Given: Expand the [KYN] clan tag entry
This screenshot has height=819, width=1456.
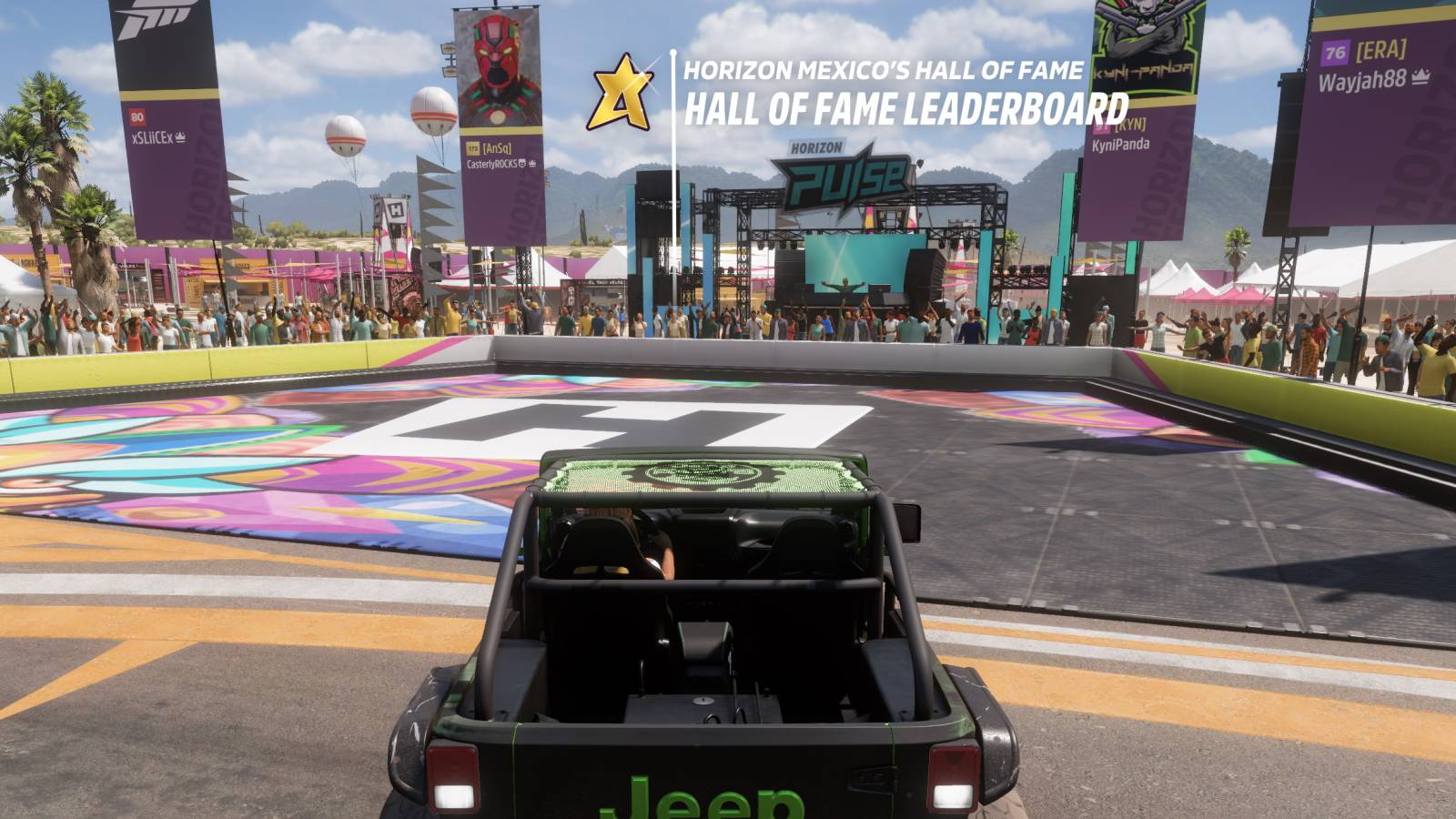Looking at the screenshot, I should [1131, 126].
